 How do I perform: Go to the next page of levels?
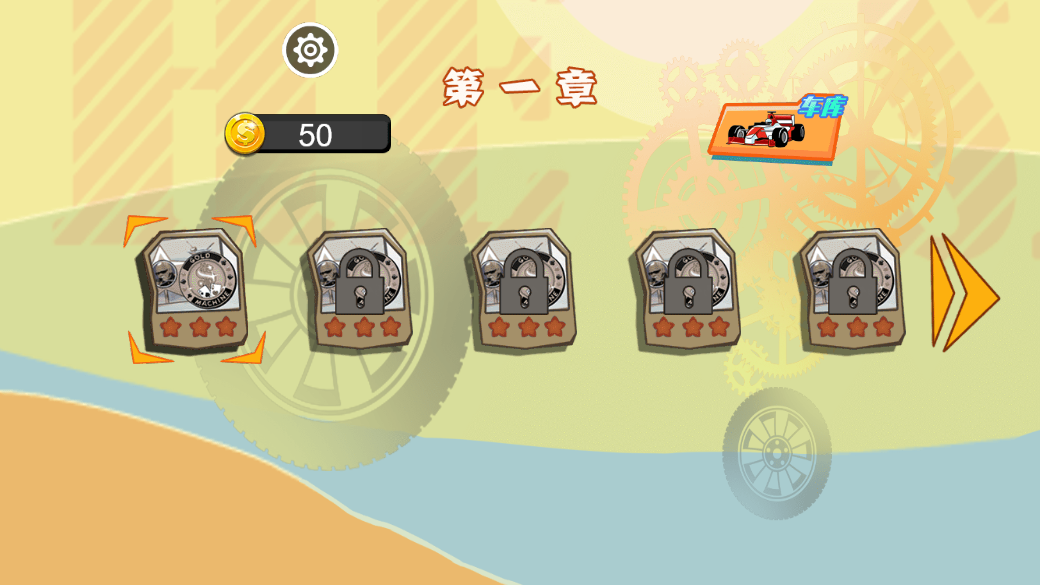pyautogui.click(x=962, y=292)
